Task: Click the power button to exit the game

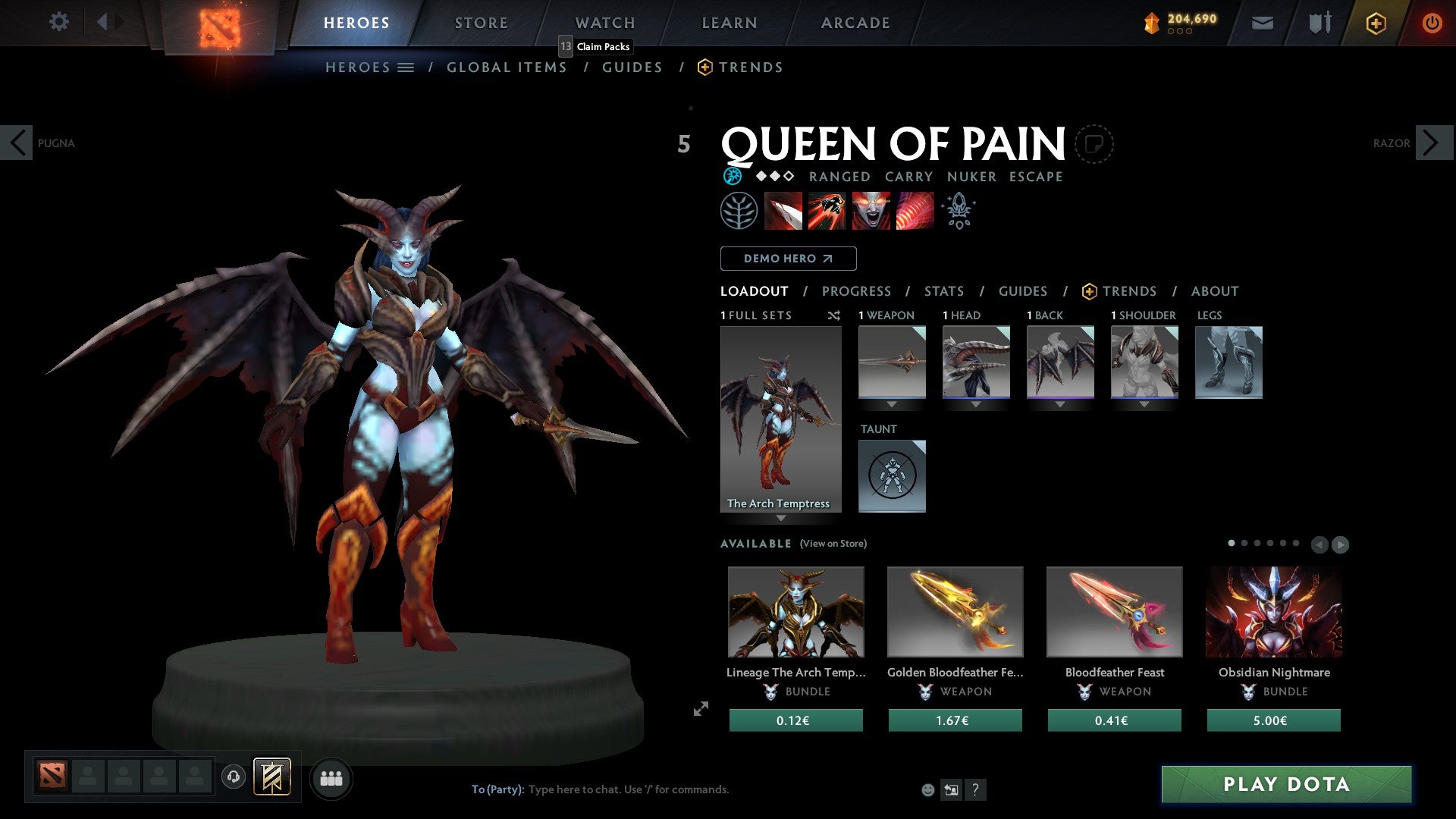Action: tap(1432, 23)
